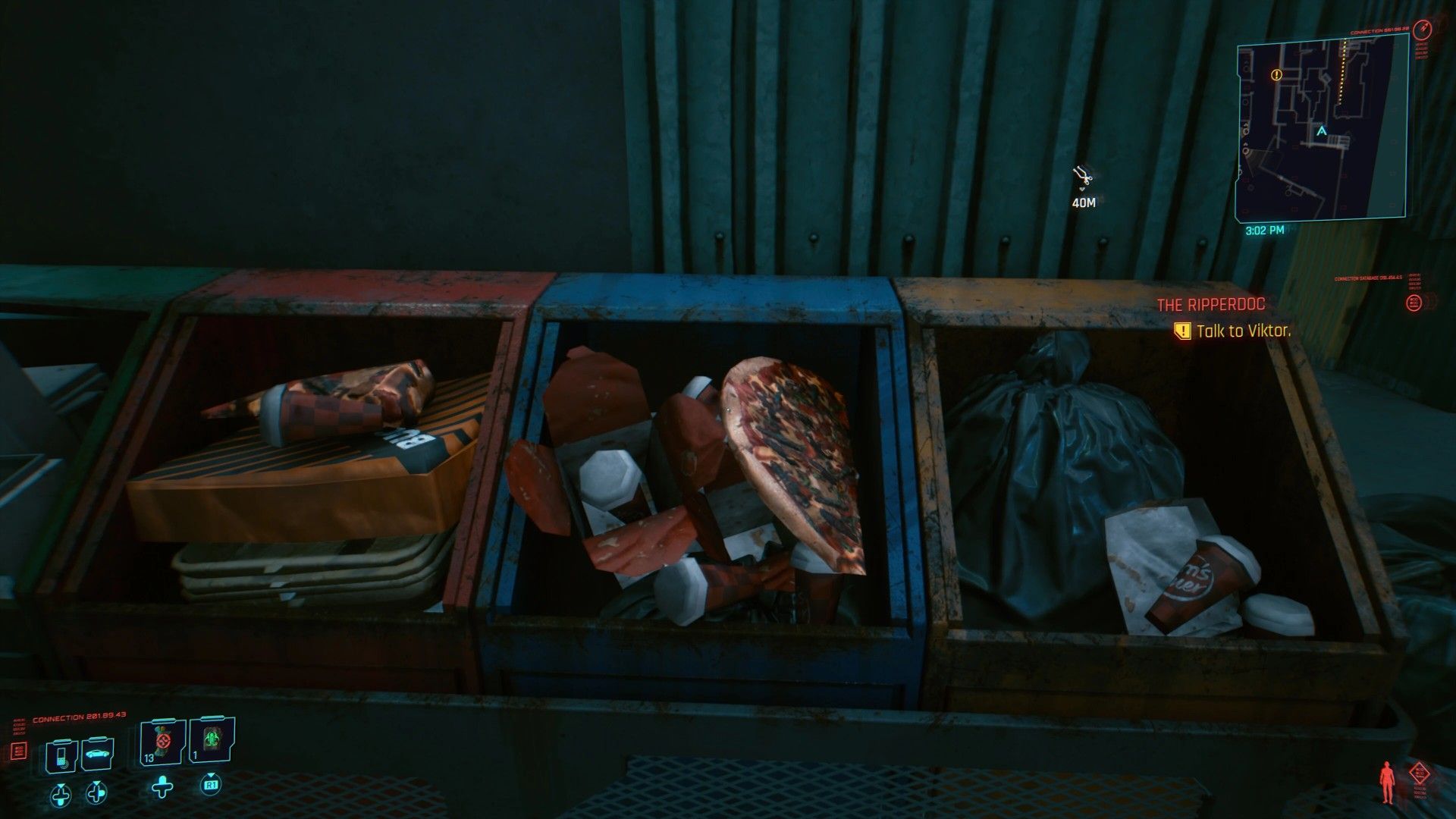Click the Talk to Viktor objective

pyautogui.click(x=1243, y=331)
